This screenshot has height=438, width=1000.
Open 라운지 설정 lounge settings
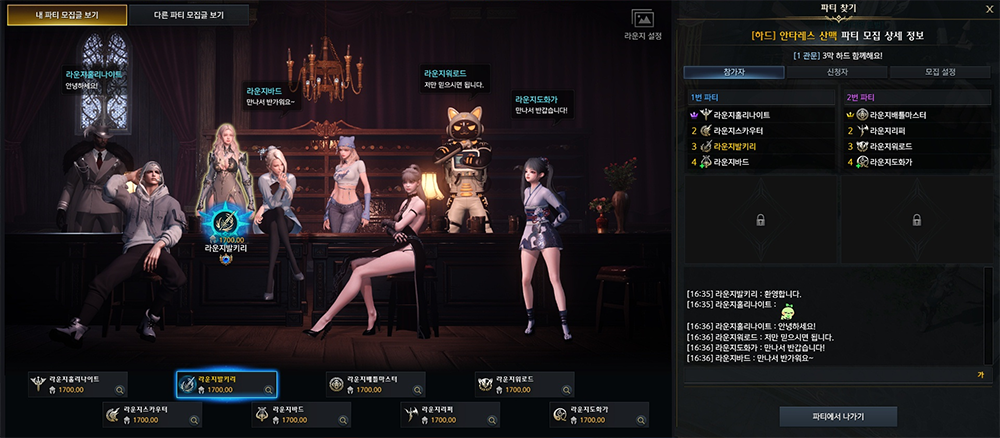[x=642, y=23]
